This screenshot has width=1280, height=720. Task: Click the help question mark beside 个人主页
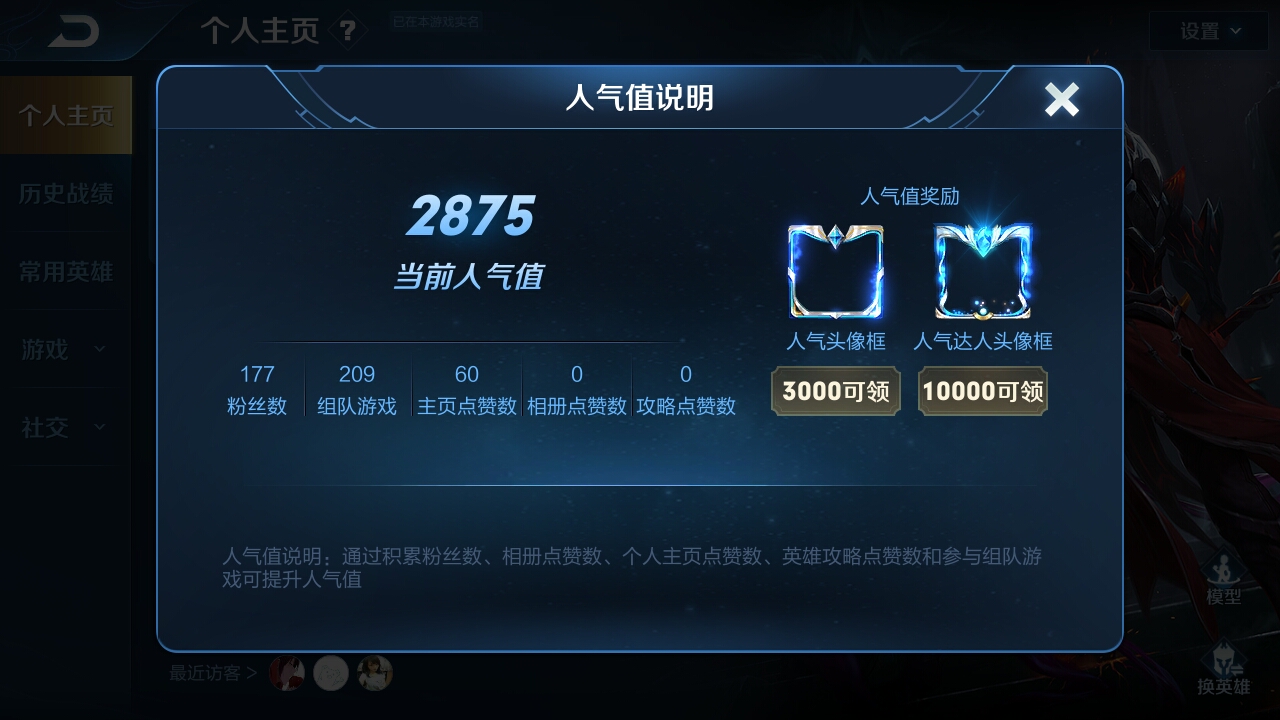[345, 31]
